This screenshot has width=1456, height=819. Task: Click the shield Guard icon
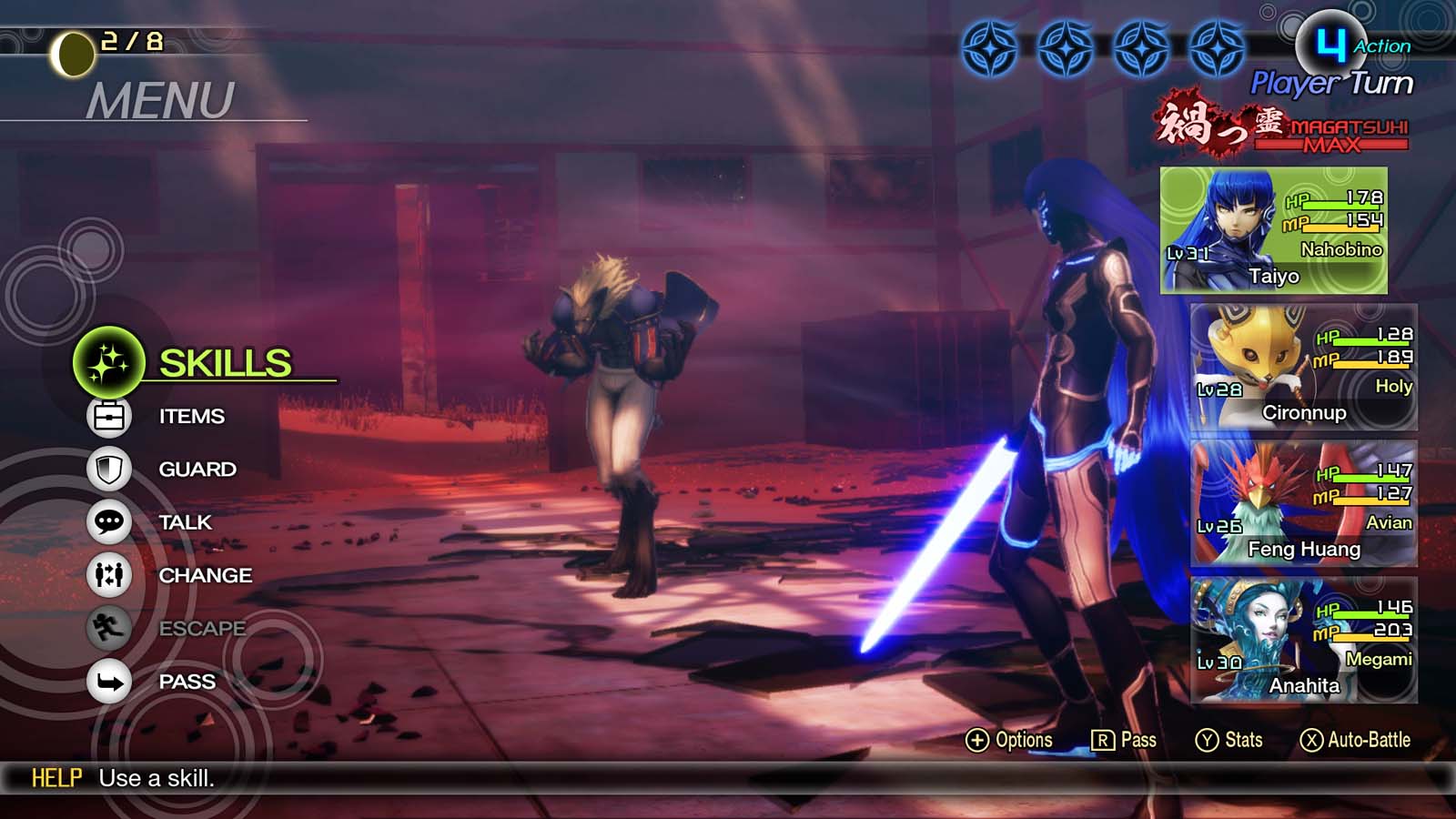click(x=109, y=469)
